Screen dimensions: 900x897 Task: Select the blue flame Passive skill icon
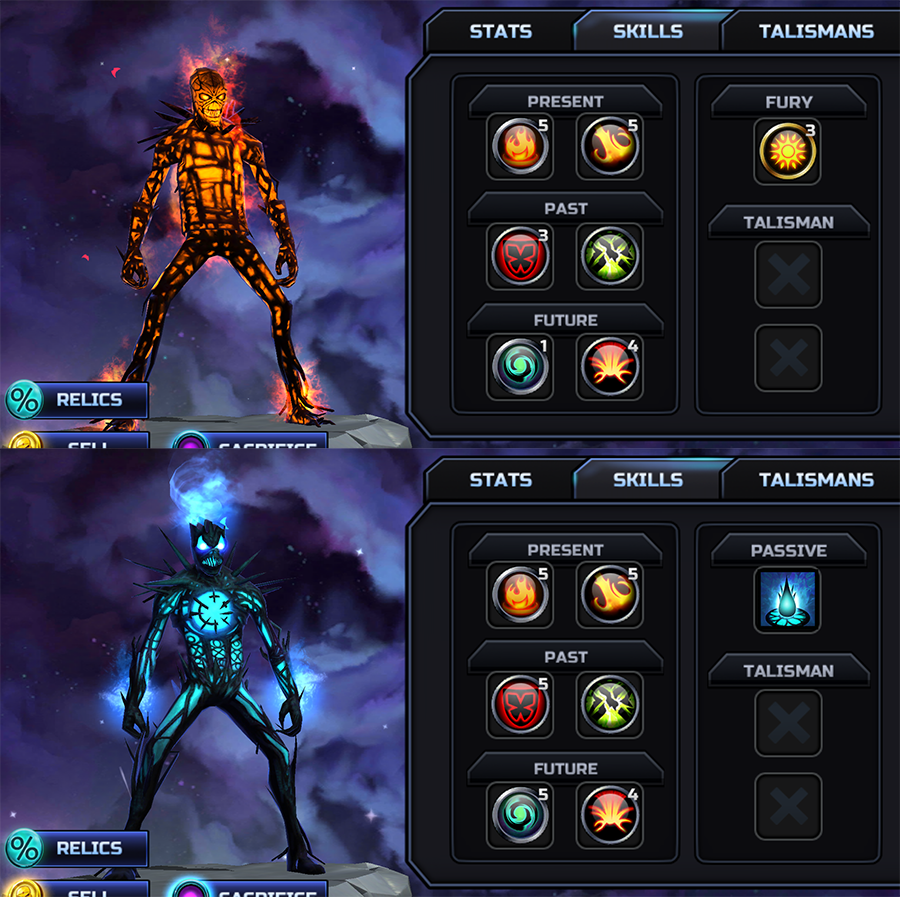point(788,600)
